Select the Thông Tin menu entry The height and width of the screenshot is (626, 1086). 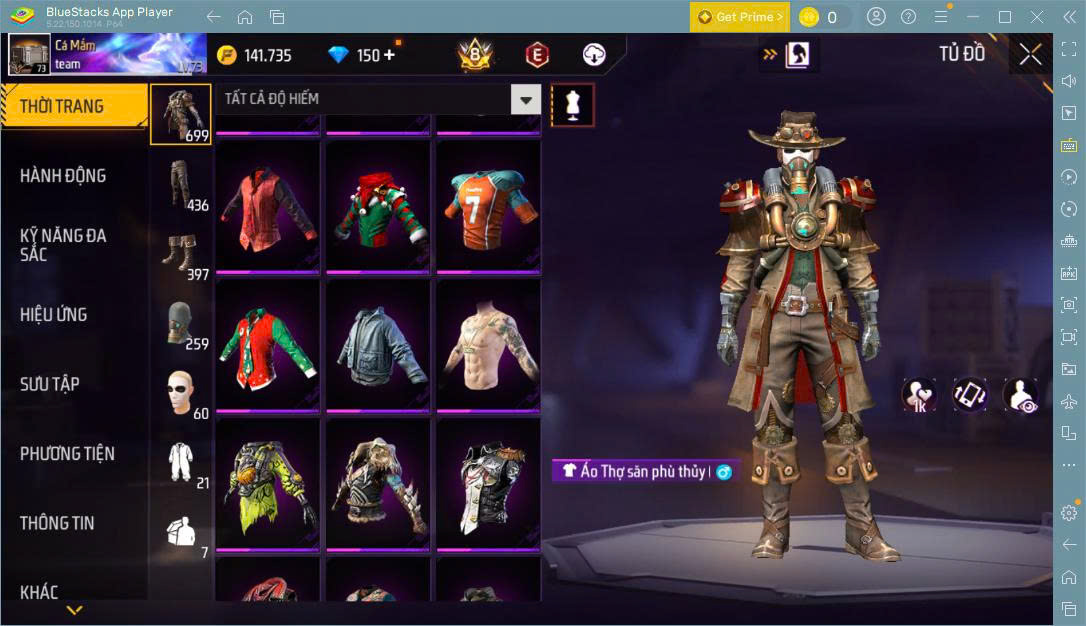pyautogui.click(x=57, y=523)
